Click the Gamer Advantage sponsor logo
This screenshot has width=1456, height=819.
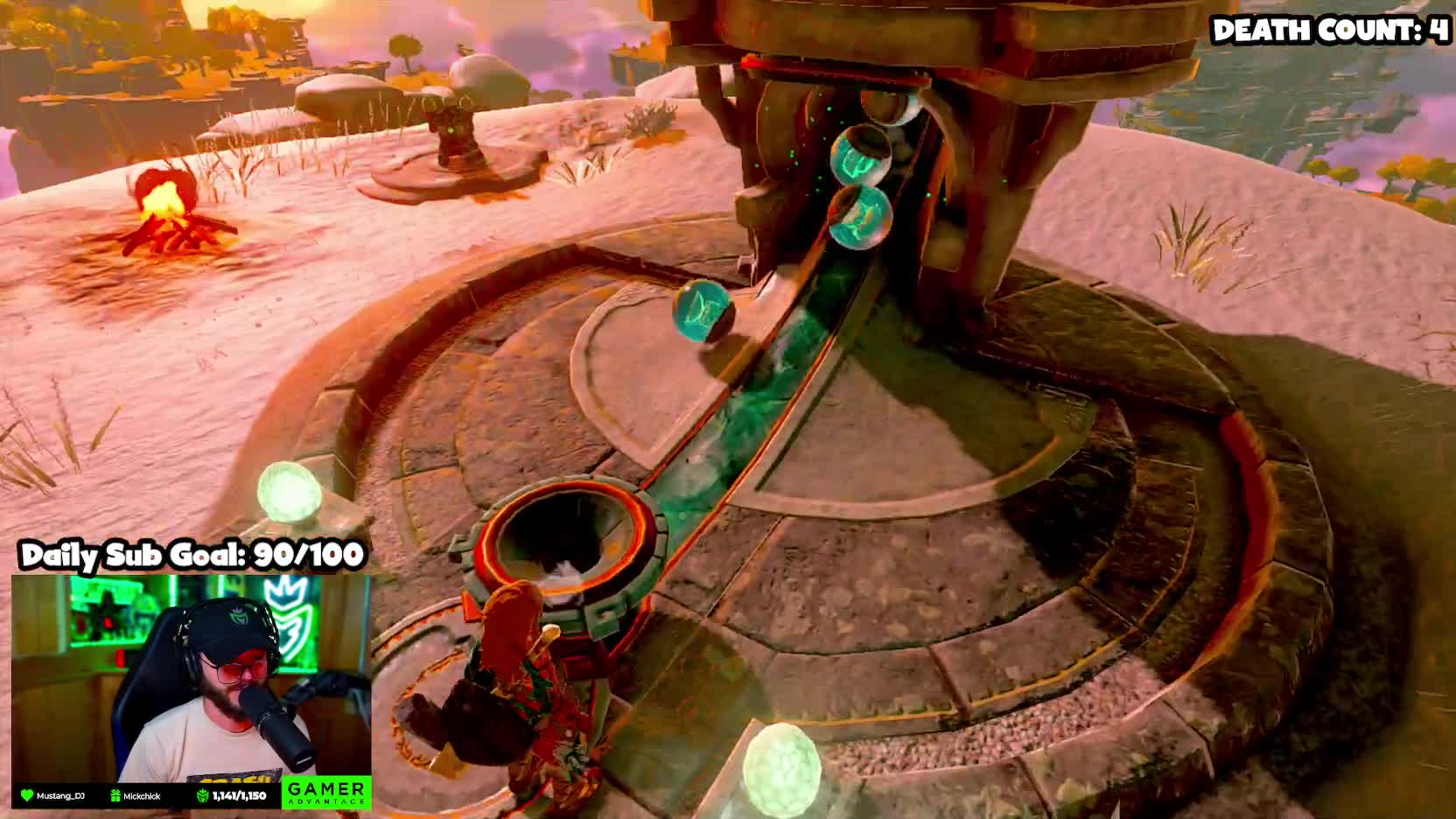325,793
